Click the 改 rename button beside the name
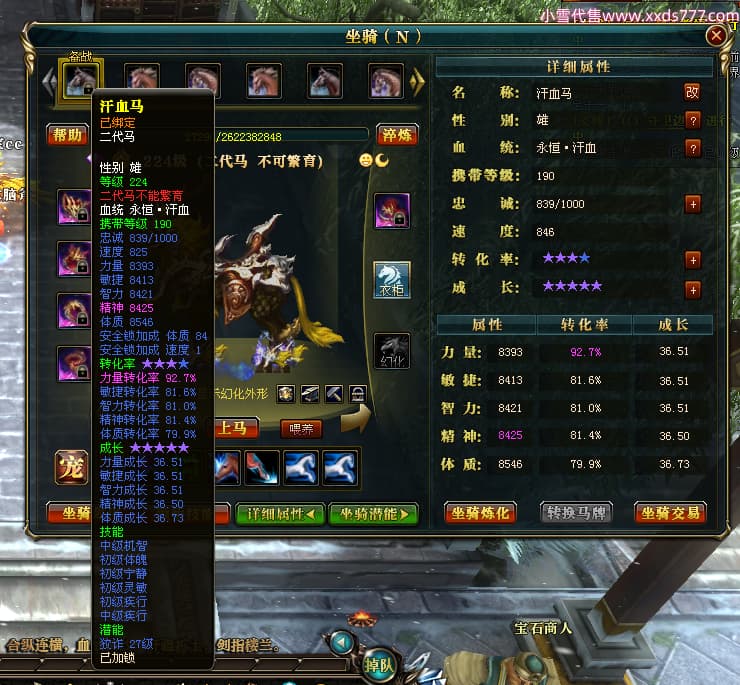The width and height of the screenshot is (740, 685). pyautogui.click(x=692, y=92)
